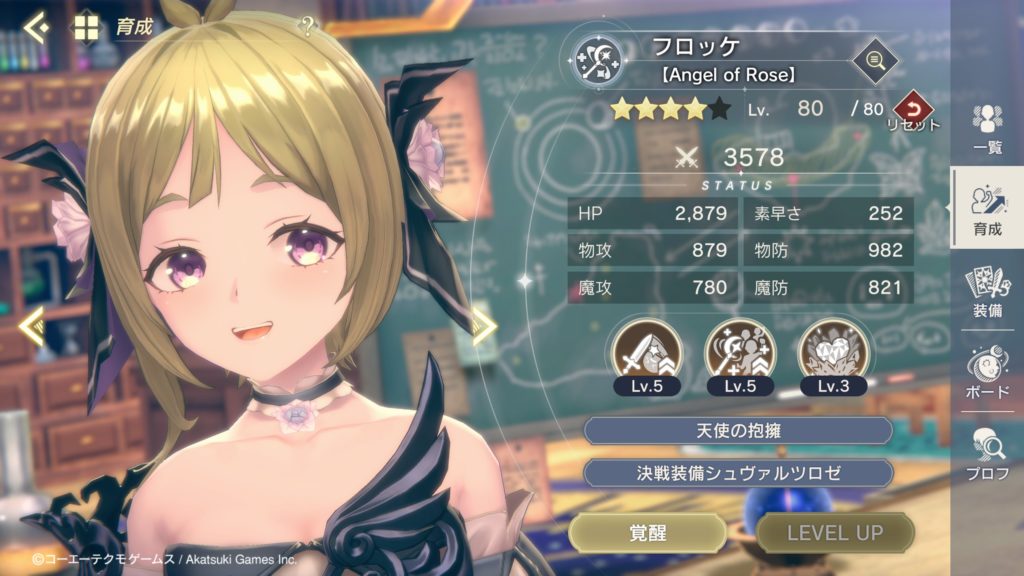Hit the red リセット reset button
This screenshot has width=1024, height=576.
point(911,109)
